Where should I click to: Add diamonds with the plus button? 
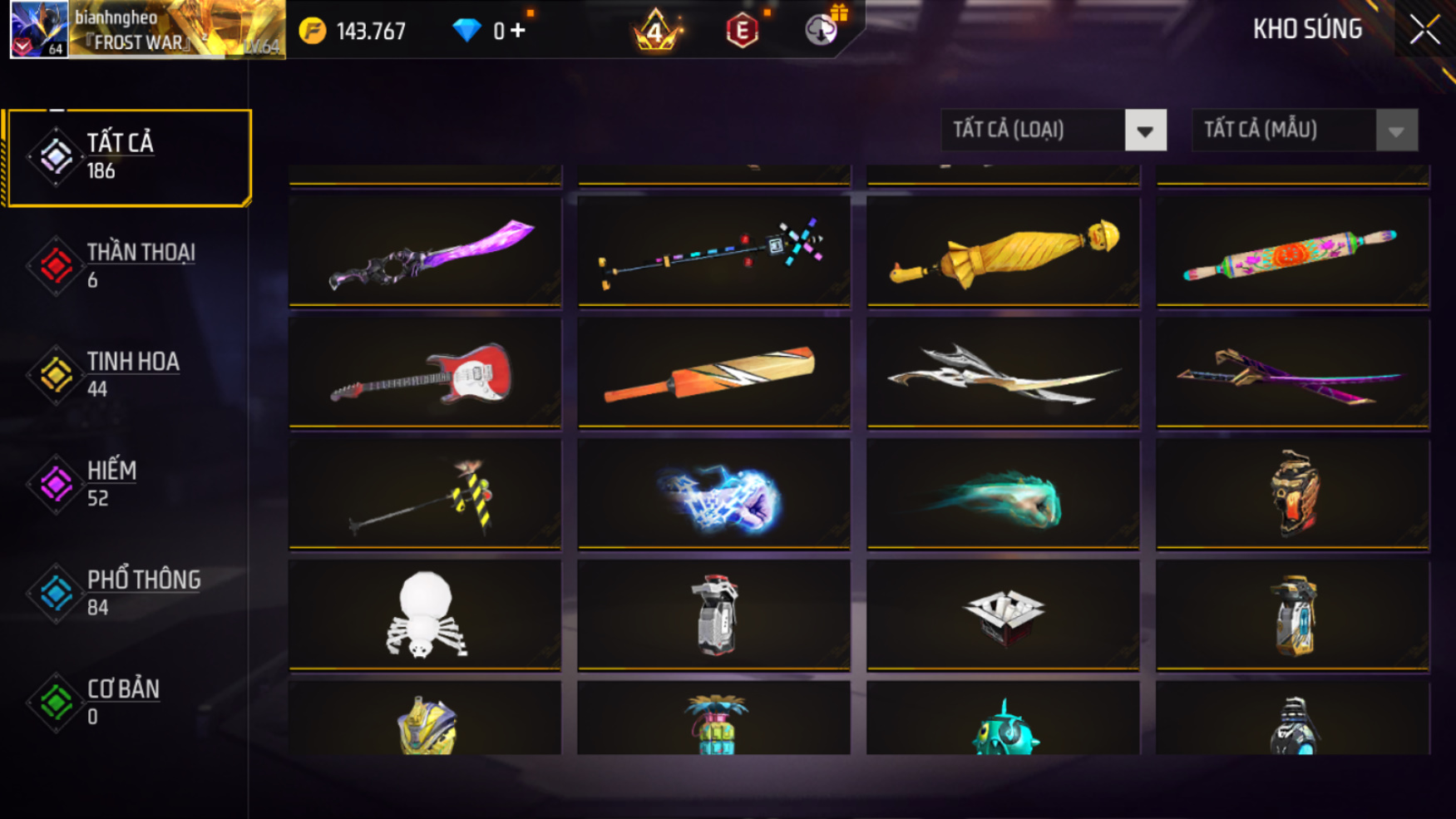click(x=518, y=31)
